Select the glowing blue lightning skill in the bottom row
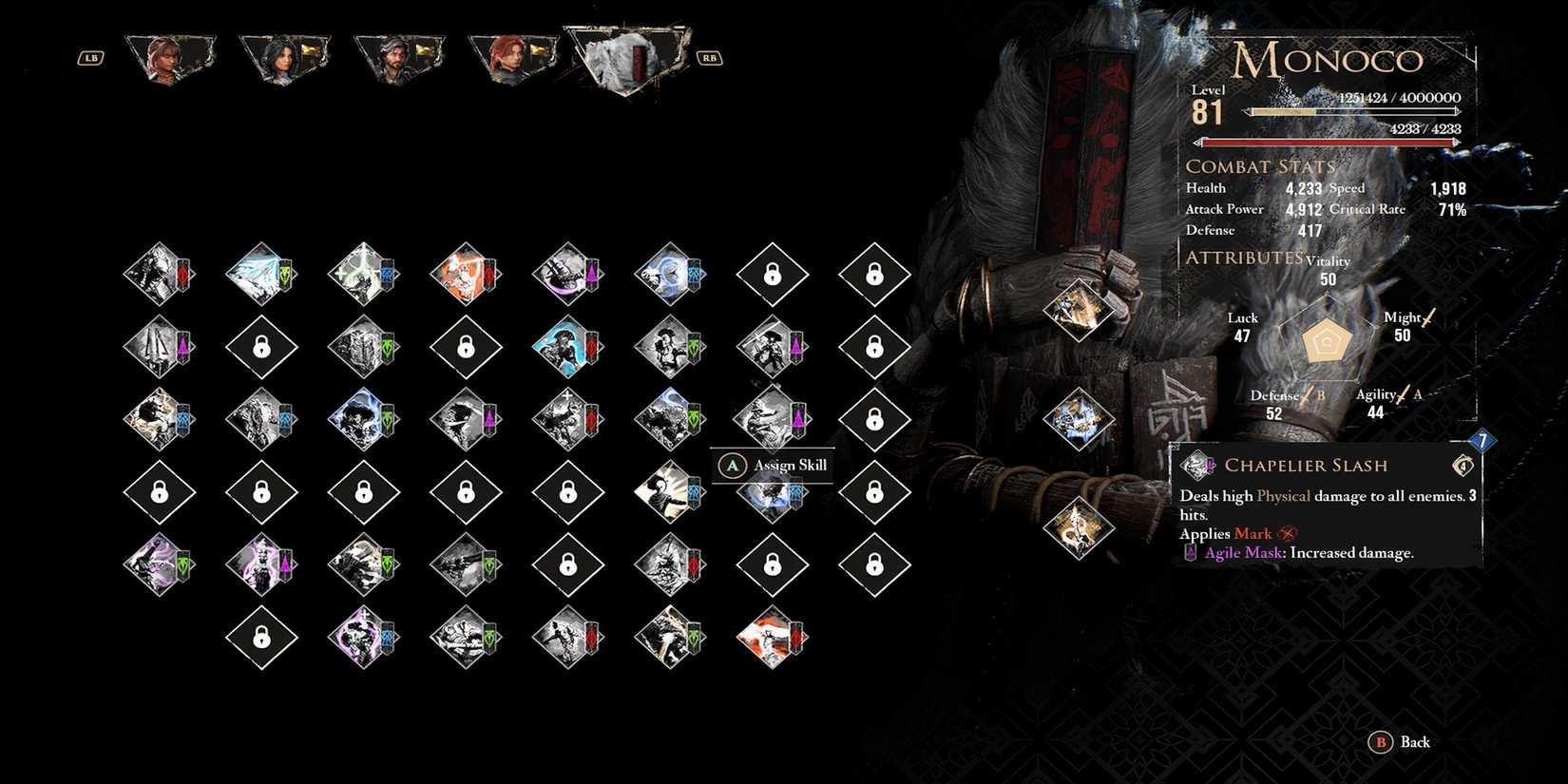 [x=363, y=639]
